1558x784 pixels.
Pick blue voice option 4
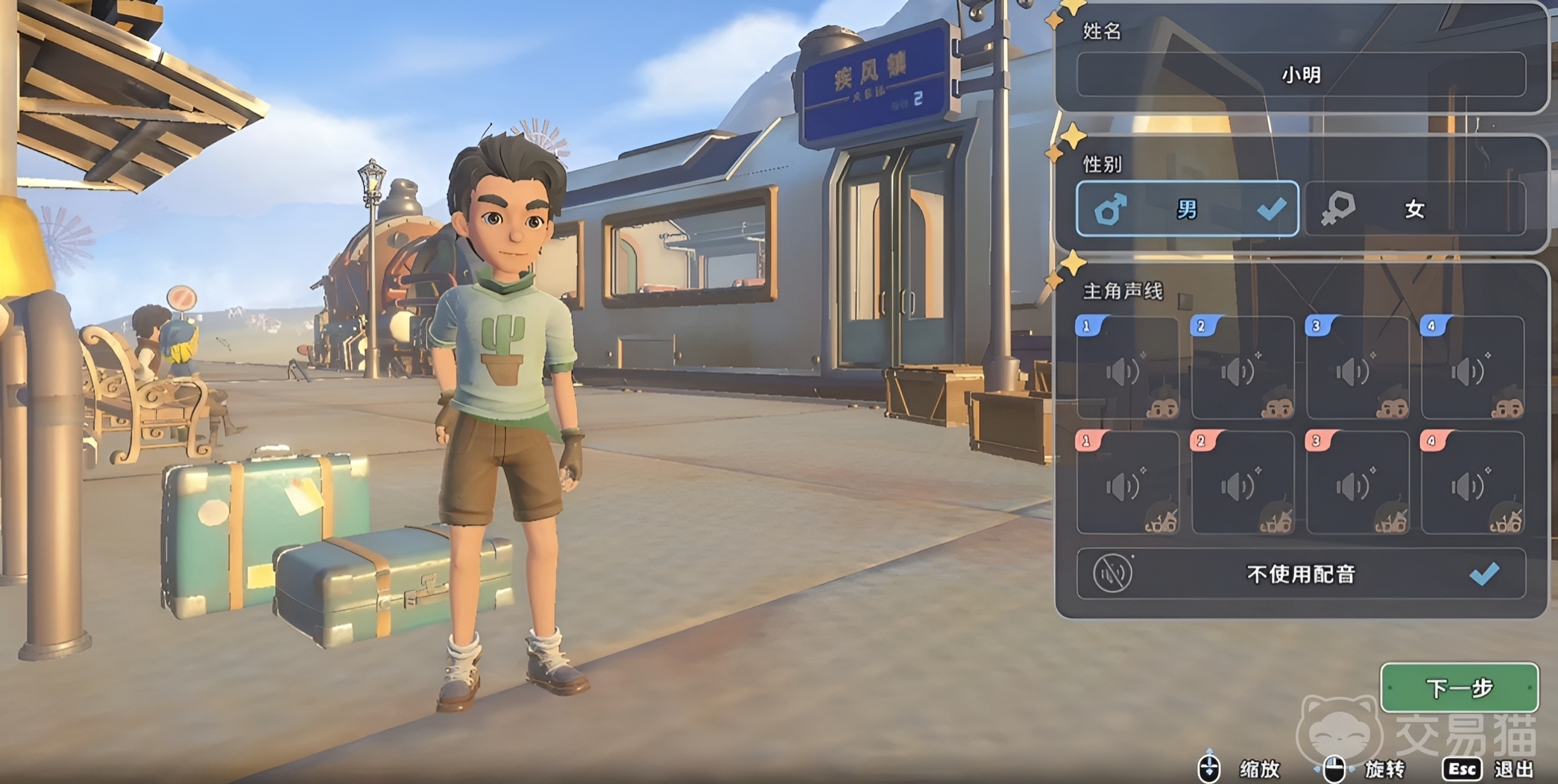pyautogui.click(x=1472, y=369)
